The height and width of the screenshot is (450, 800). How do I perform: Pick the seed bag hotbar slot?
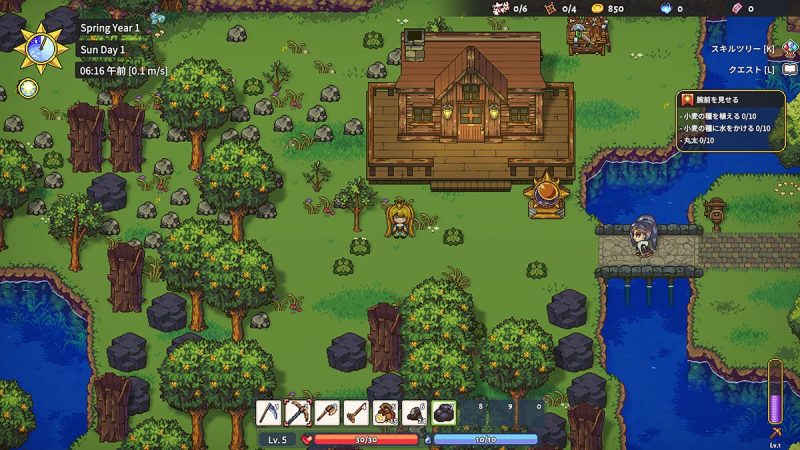coord(385,412)
